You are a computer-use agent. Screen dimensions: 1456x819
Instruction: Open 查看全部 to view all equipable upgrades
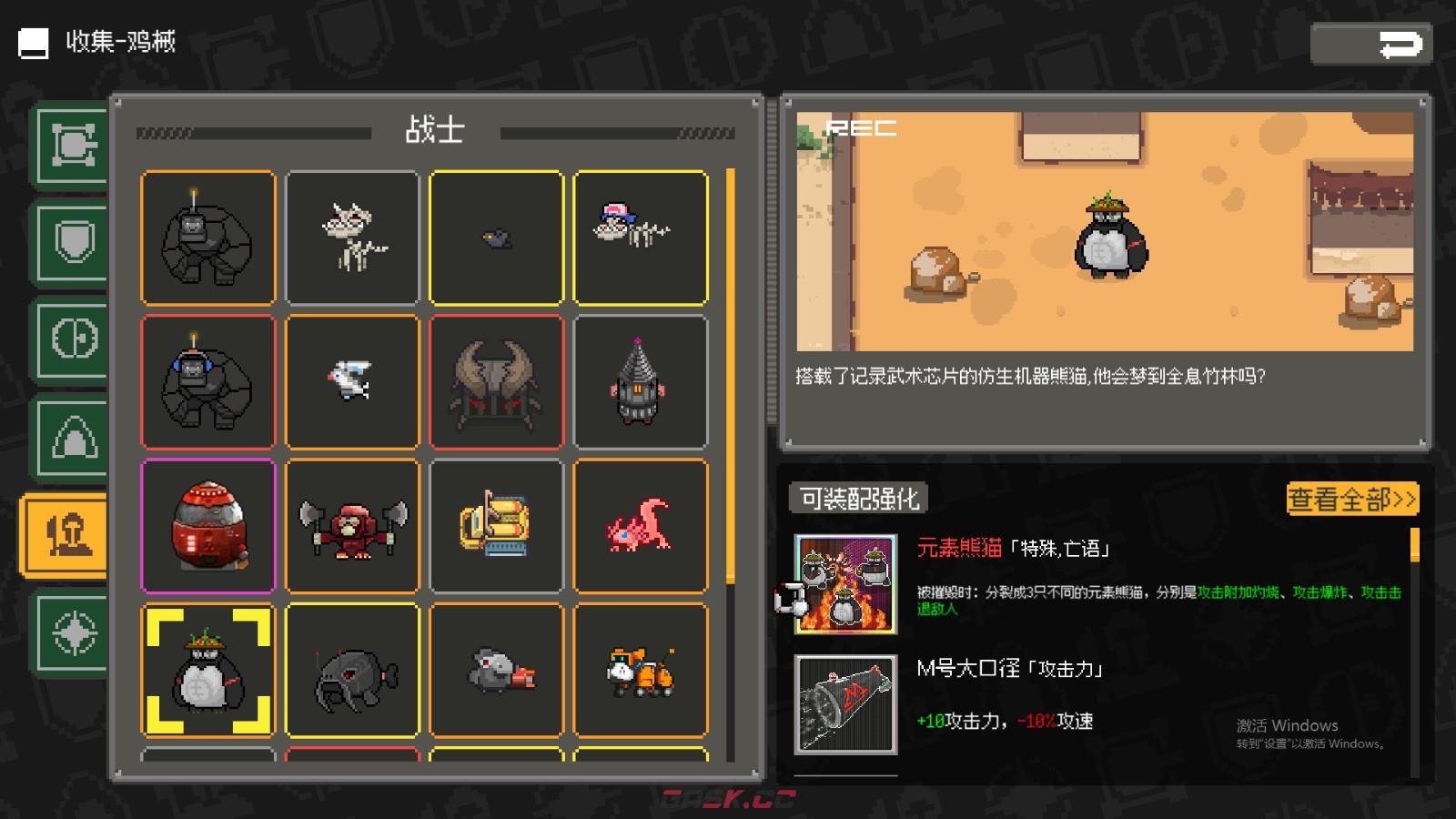[1350, 499]
